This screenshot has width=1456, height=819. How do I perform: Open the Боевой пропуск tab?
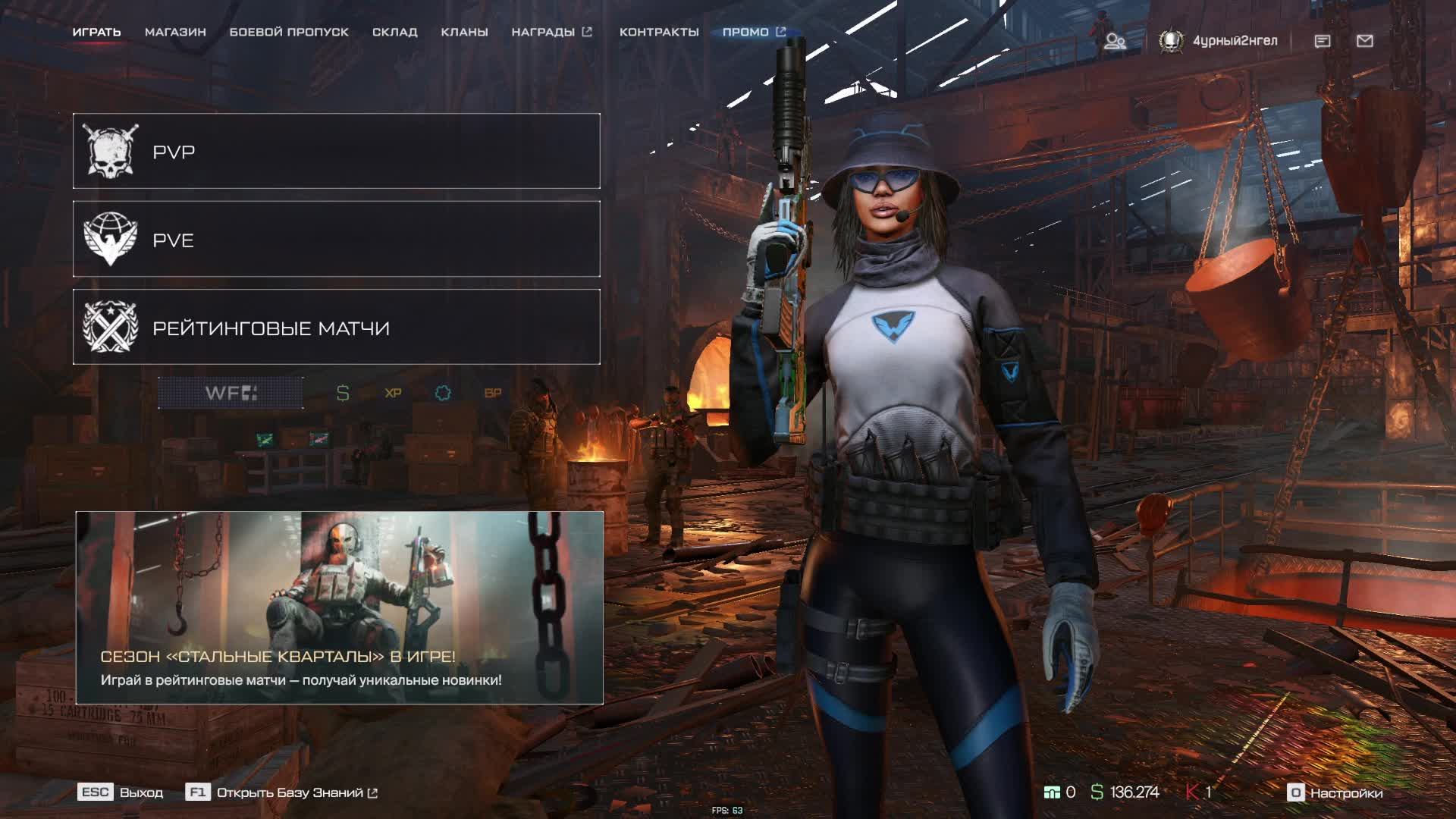click(x=289, y=32)
